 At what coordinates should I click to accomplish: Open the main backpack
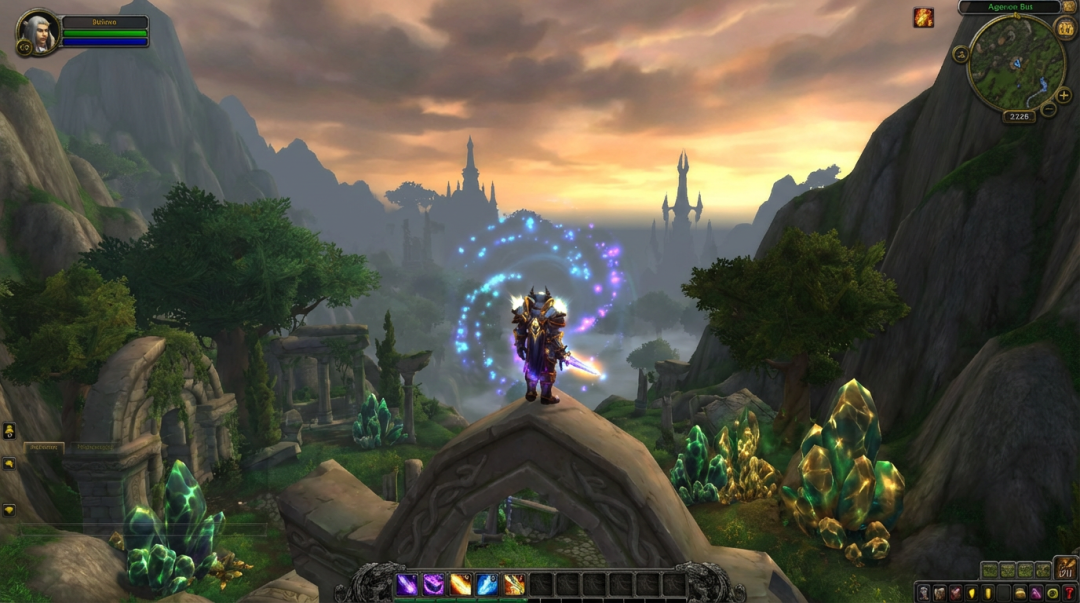pos(1064,568)
